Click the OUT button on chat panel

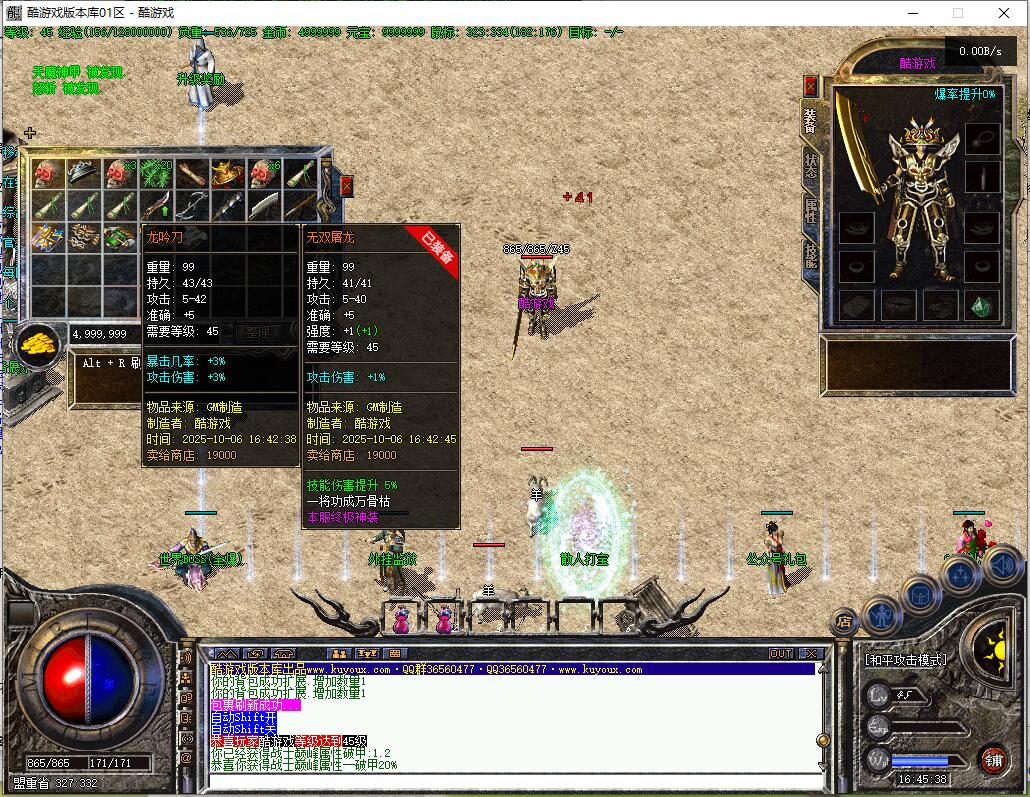pos(781,653)
